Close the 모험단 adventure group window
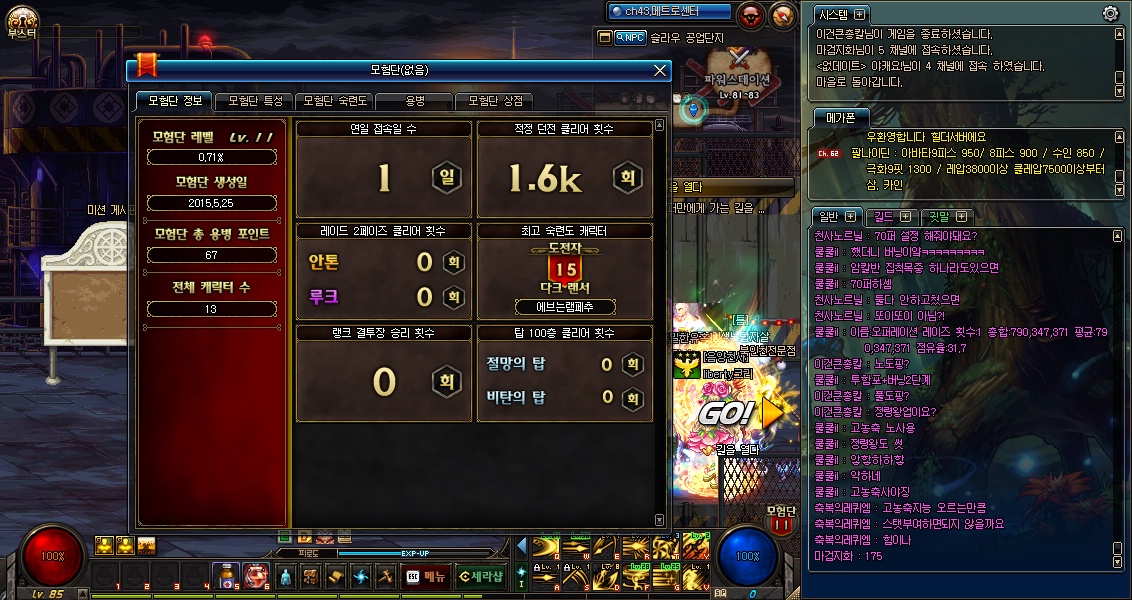Image resolution: width=1132 pixels, height=600 pixels. (659, 70)
